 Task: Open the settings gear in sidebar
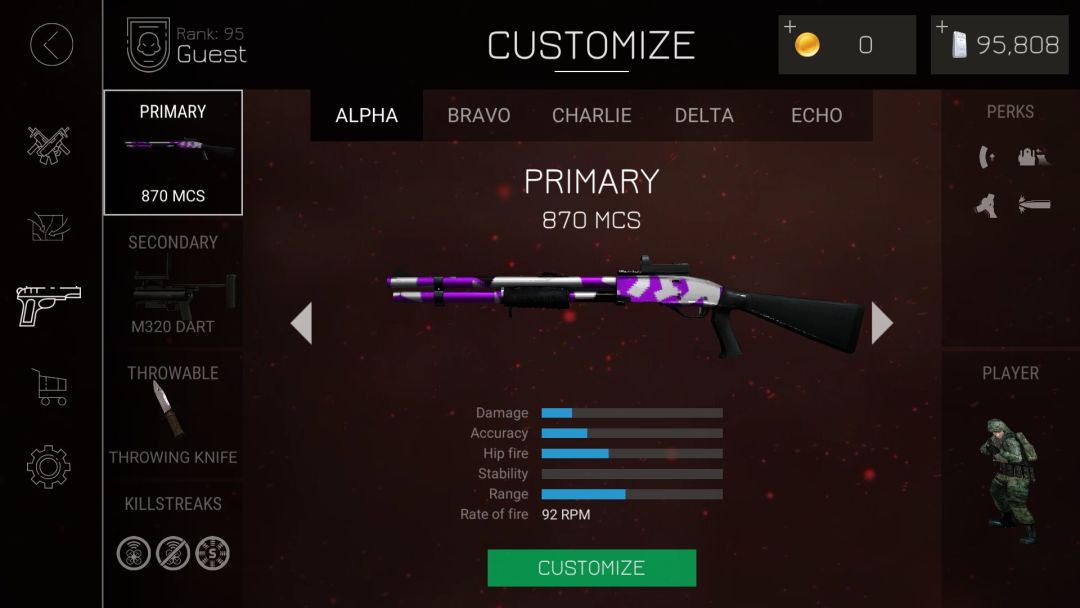click(48, 466)
